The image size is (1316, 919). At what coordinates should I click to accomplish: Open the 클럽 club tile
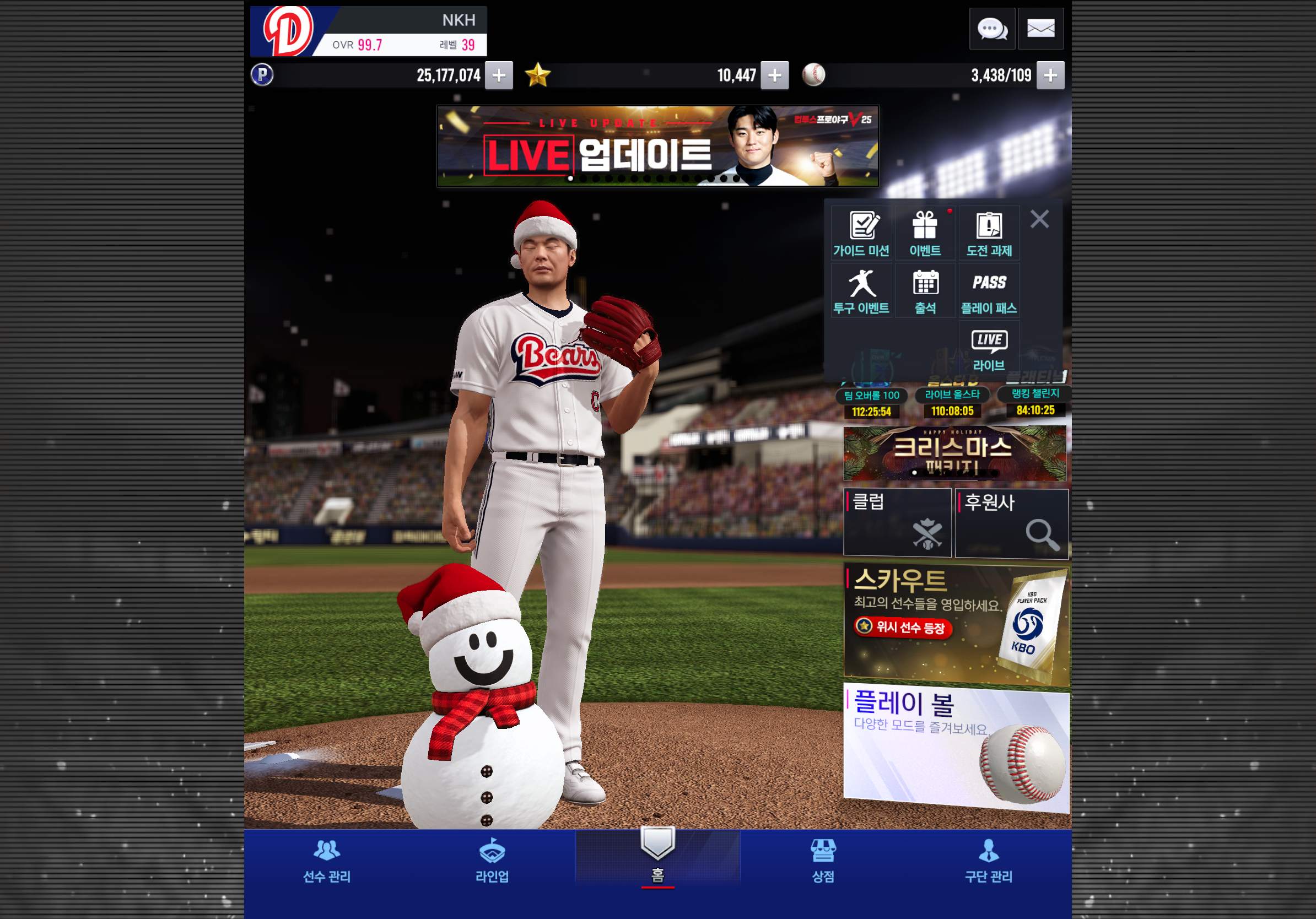[897, 522]
